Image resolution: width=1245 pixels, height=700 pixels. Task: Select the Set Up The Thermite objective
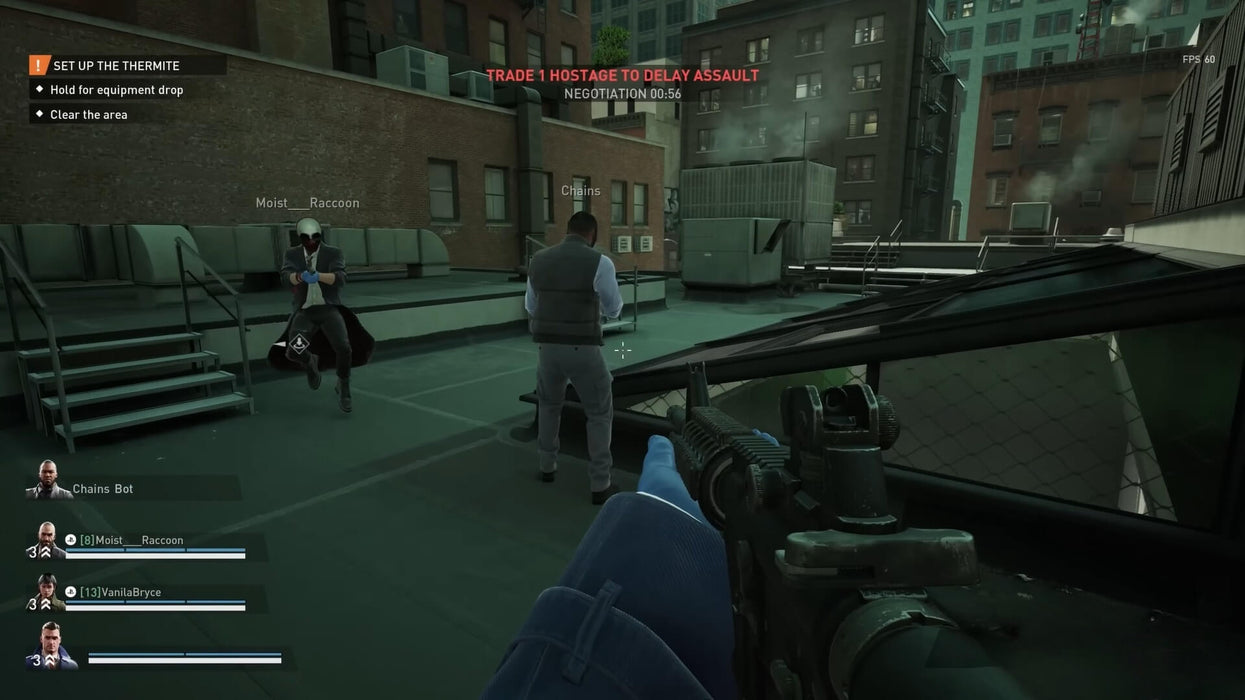coord(116,66)
